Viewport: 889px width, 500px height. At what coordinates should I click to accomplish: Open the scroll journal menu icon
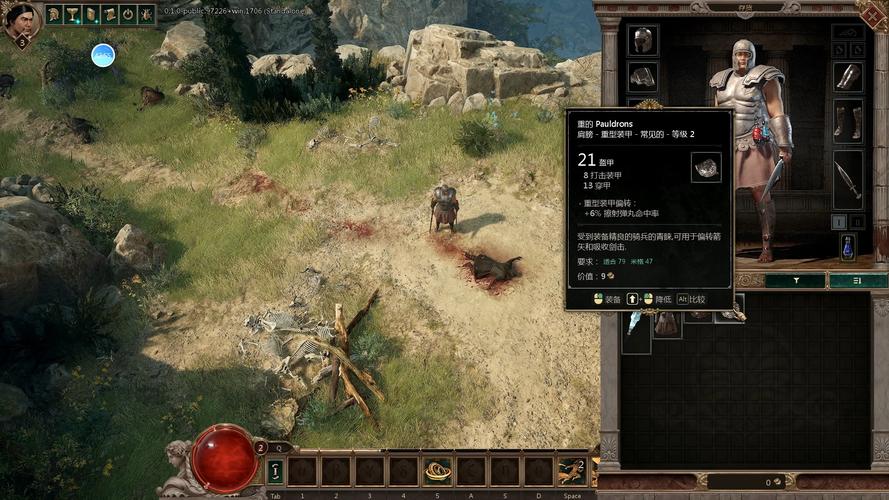(x=91, y=14)
